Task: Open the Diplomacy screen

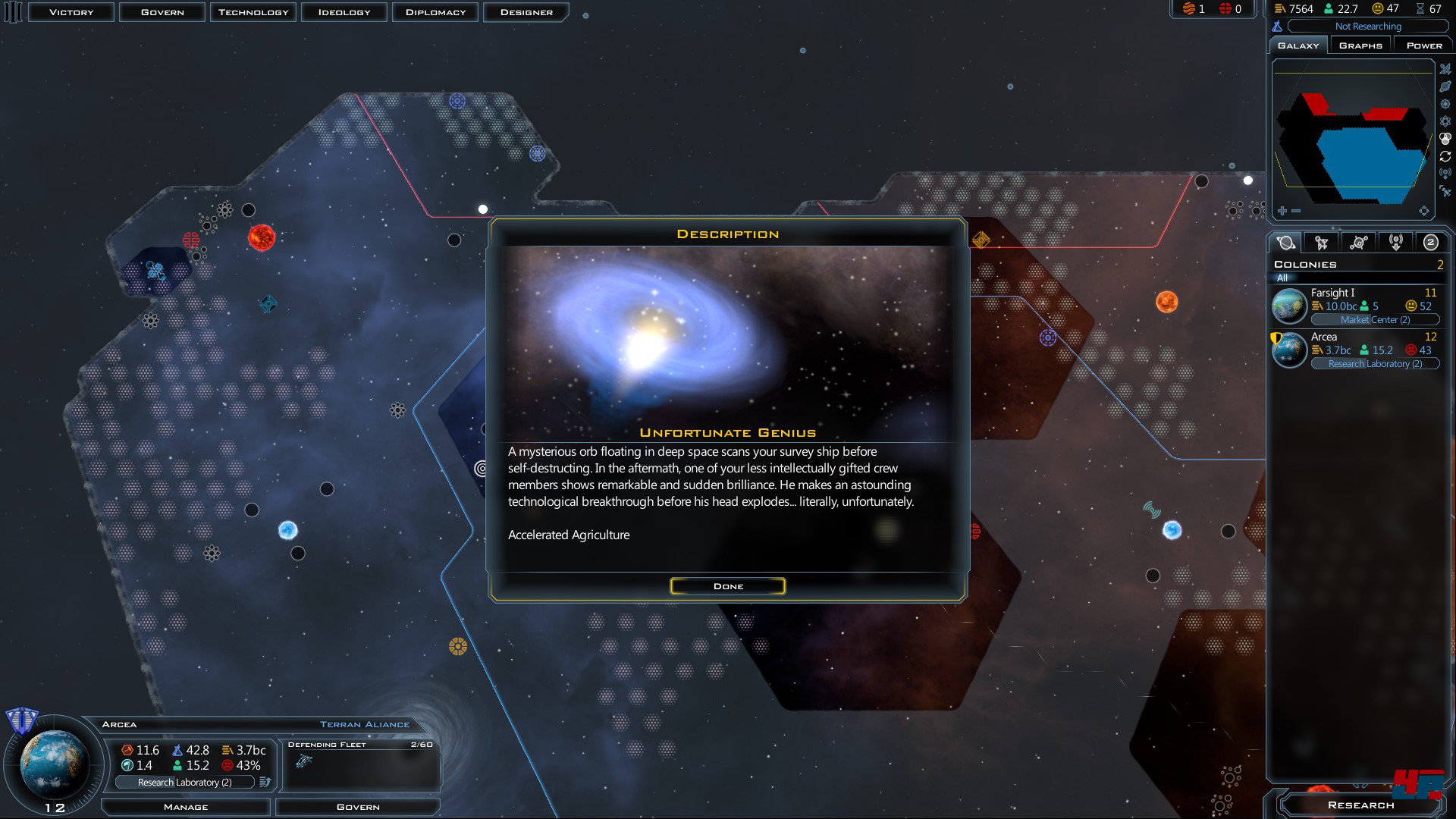Action: (435, 12)
